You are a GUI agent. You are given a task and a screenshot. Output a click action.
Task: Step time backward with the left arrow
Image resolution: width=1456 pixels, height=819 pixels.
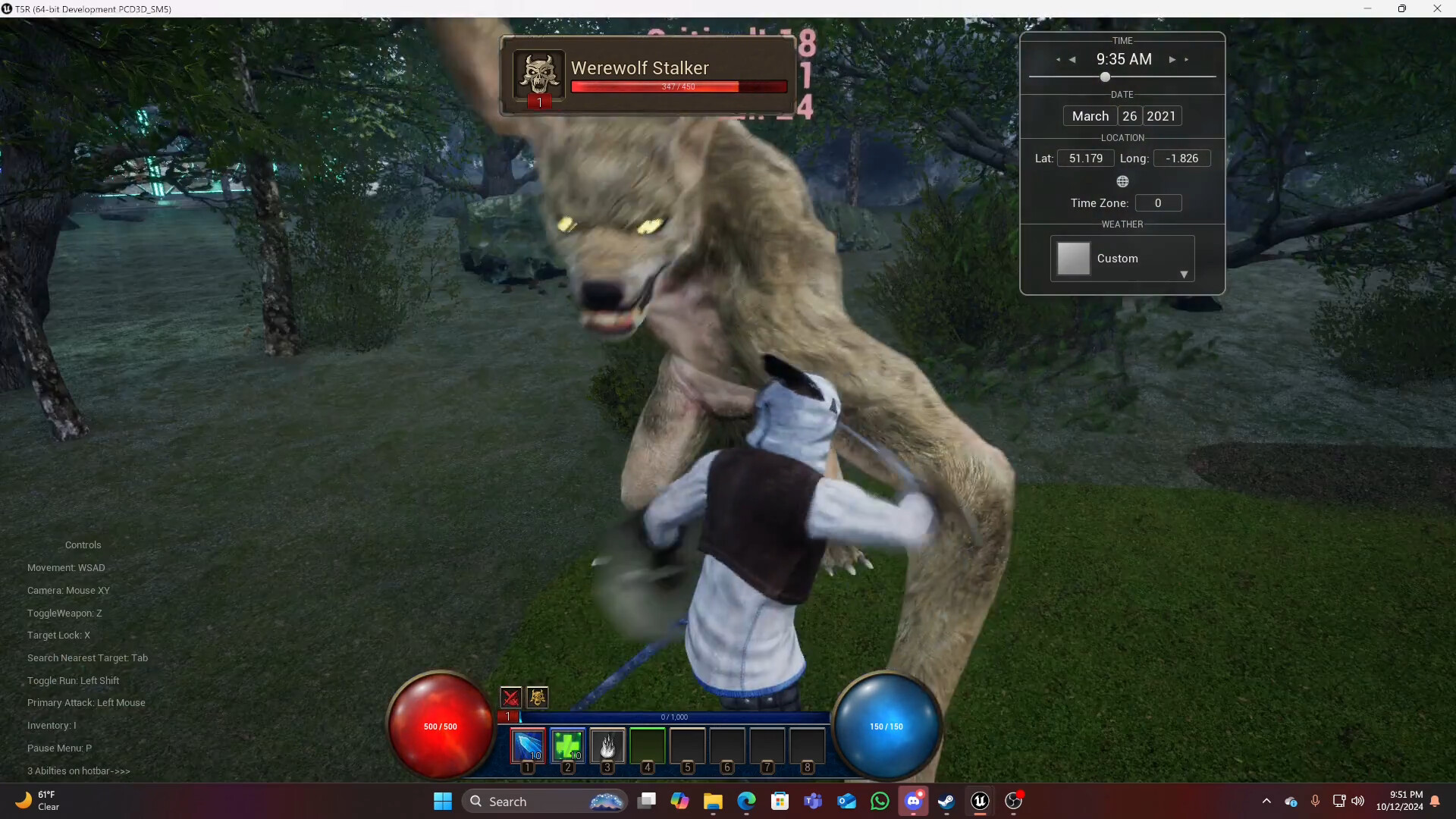click(x=1072, y=59)
